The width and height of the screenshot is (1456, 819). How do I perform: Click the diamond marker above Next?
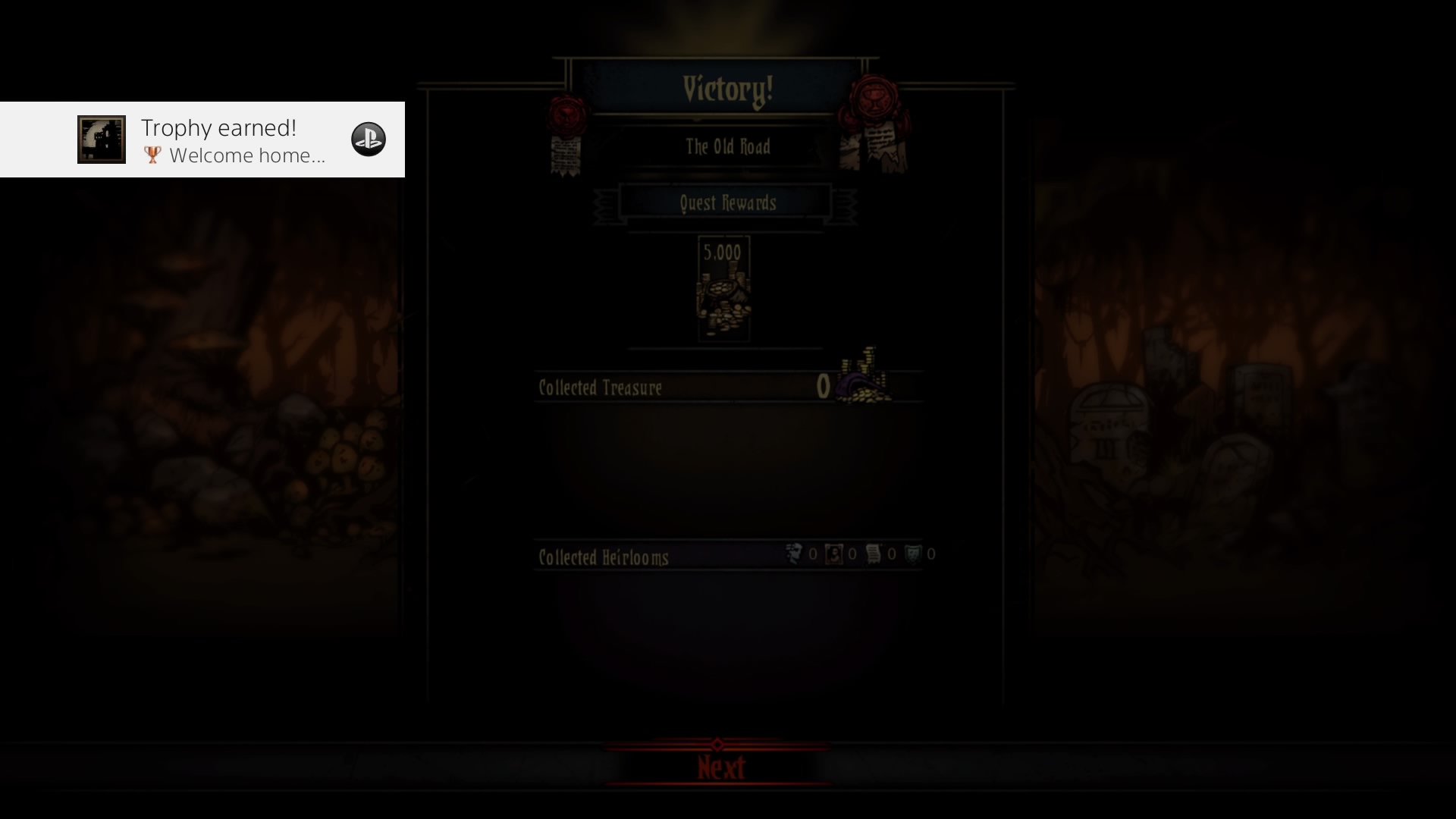coord(718,744)
